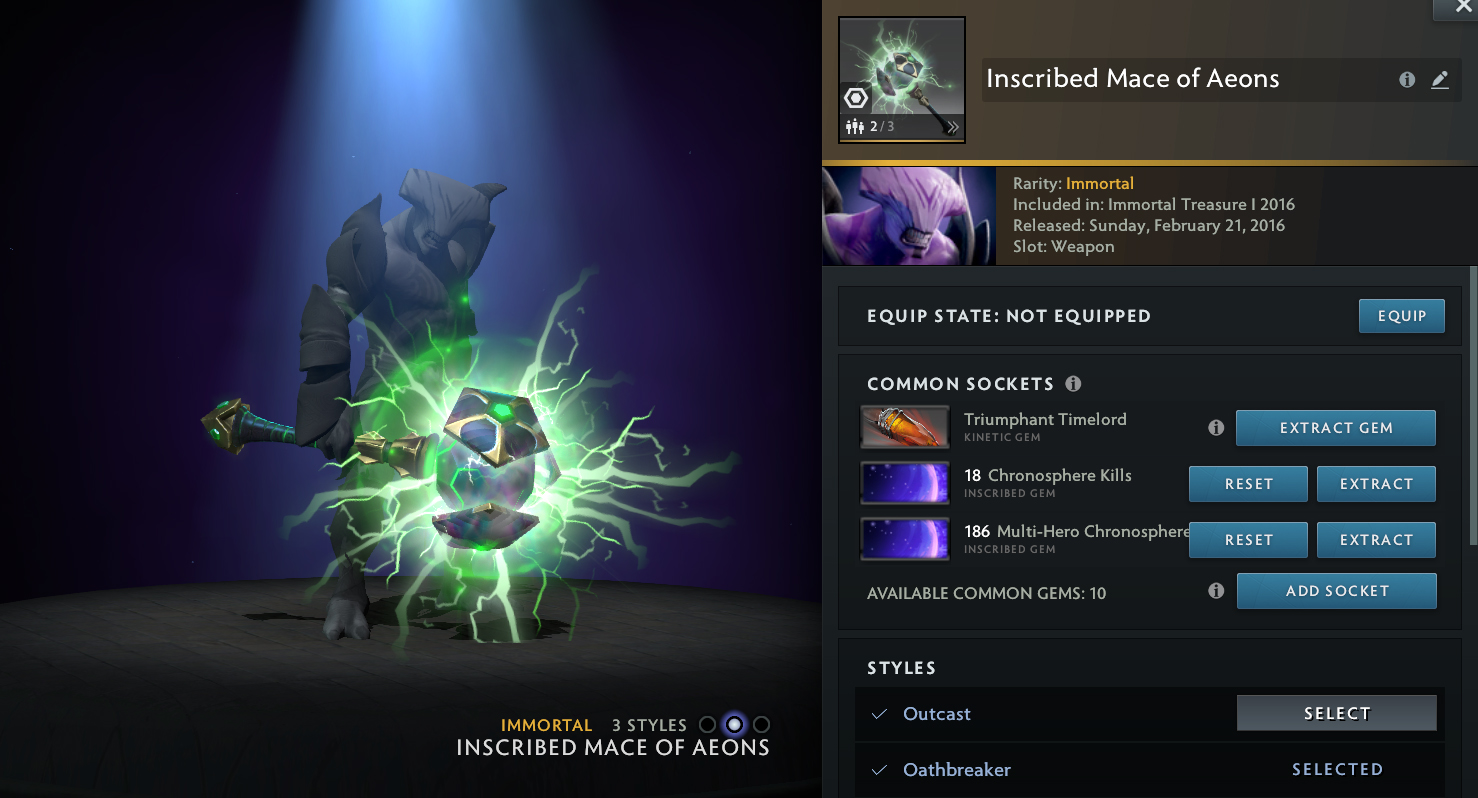
Task: Extract the Multi-Hero Chronosphere inscribed gem
Action: (1376, 540)
